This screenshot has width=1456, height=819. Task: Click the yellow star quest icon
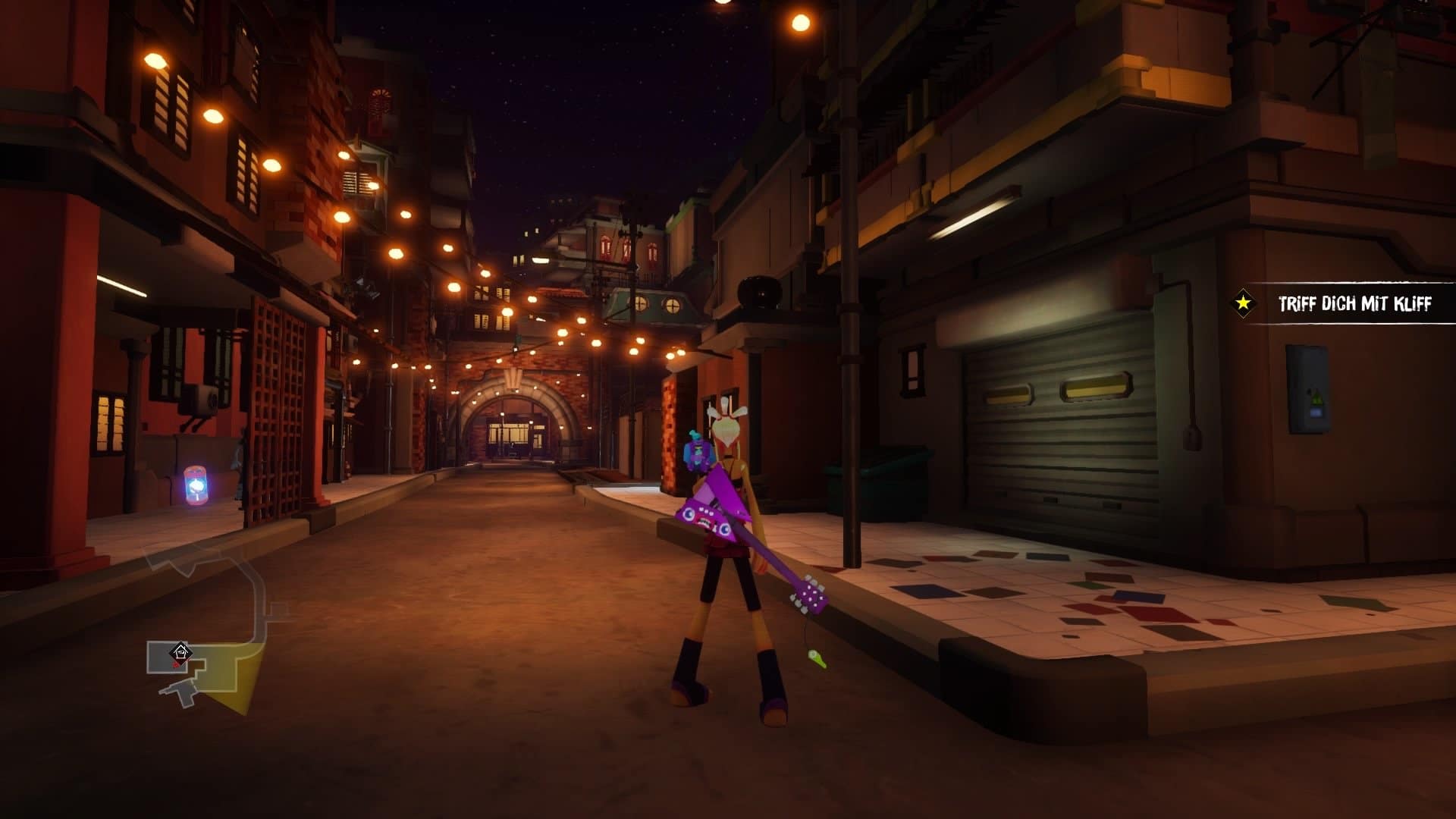coord(1244,303)
